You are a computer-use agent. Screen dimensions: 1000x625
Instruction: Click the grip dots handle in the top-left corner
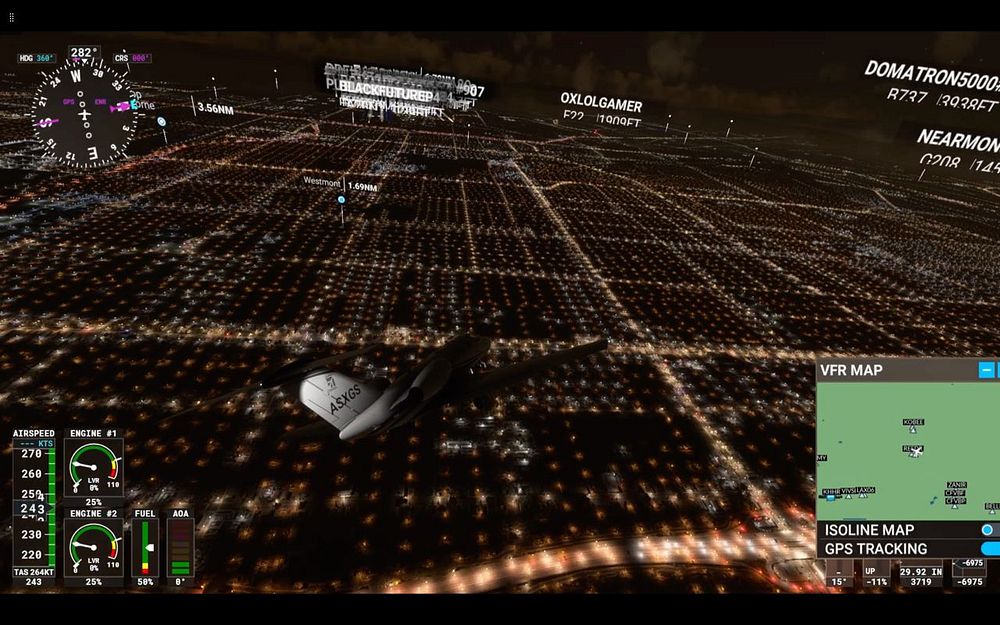pyautogui.click(x=11, y=17)
